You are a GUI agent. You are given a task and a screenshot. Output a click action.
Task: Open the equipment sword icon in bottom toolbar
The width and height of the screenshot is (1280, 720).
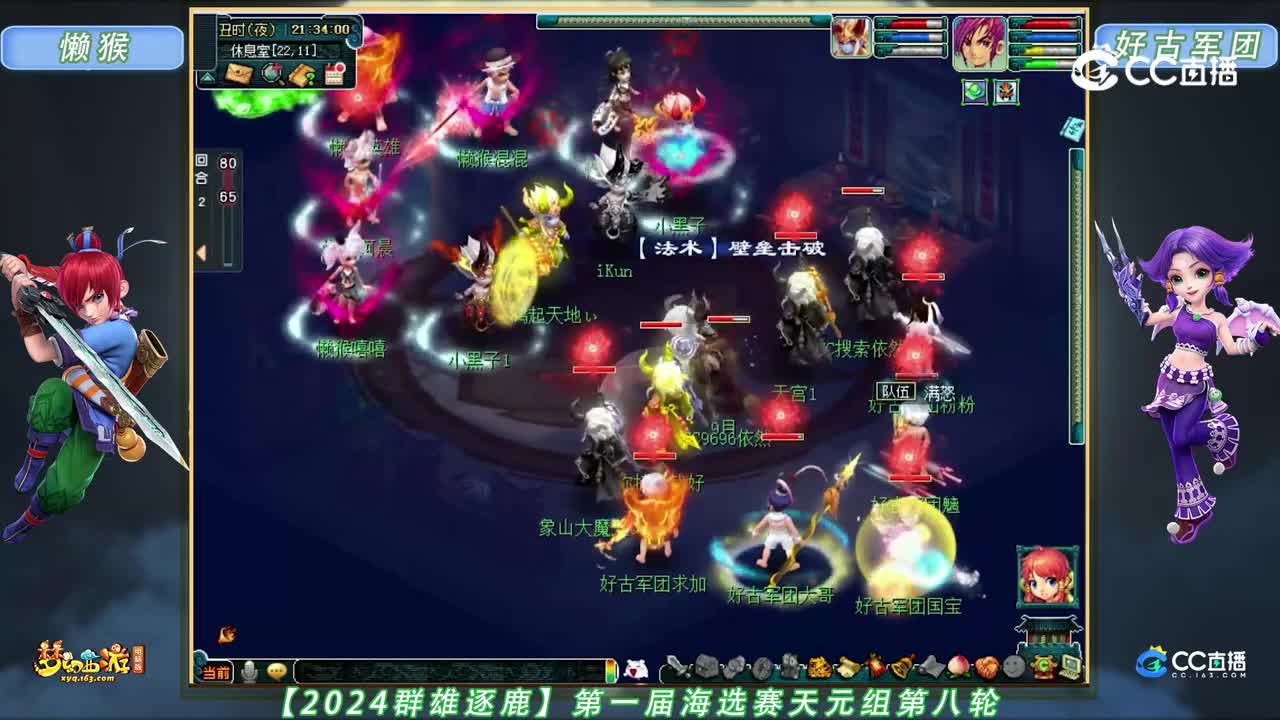(677, 668)
